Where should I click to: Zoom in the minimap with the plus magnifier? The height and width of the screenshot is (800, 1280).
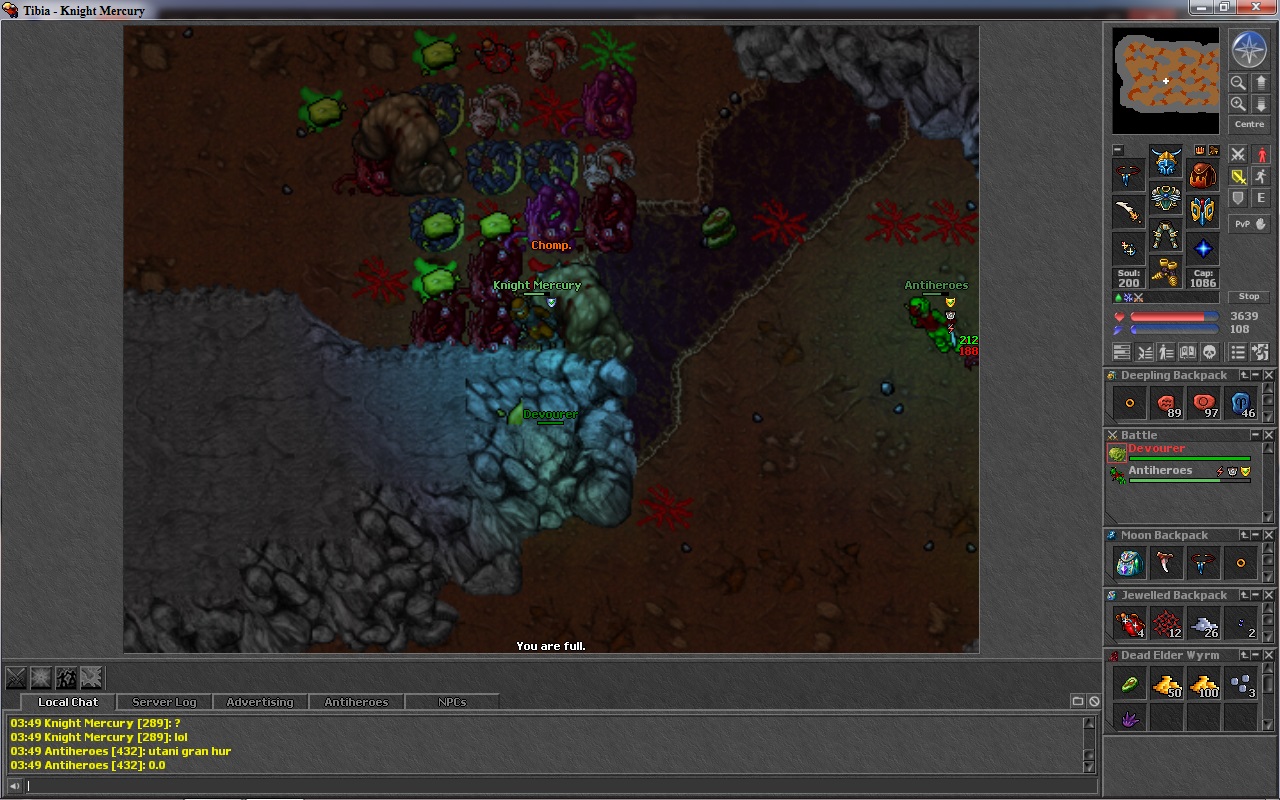coord(1238,104)
